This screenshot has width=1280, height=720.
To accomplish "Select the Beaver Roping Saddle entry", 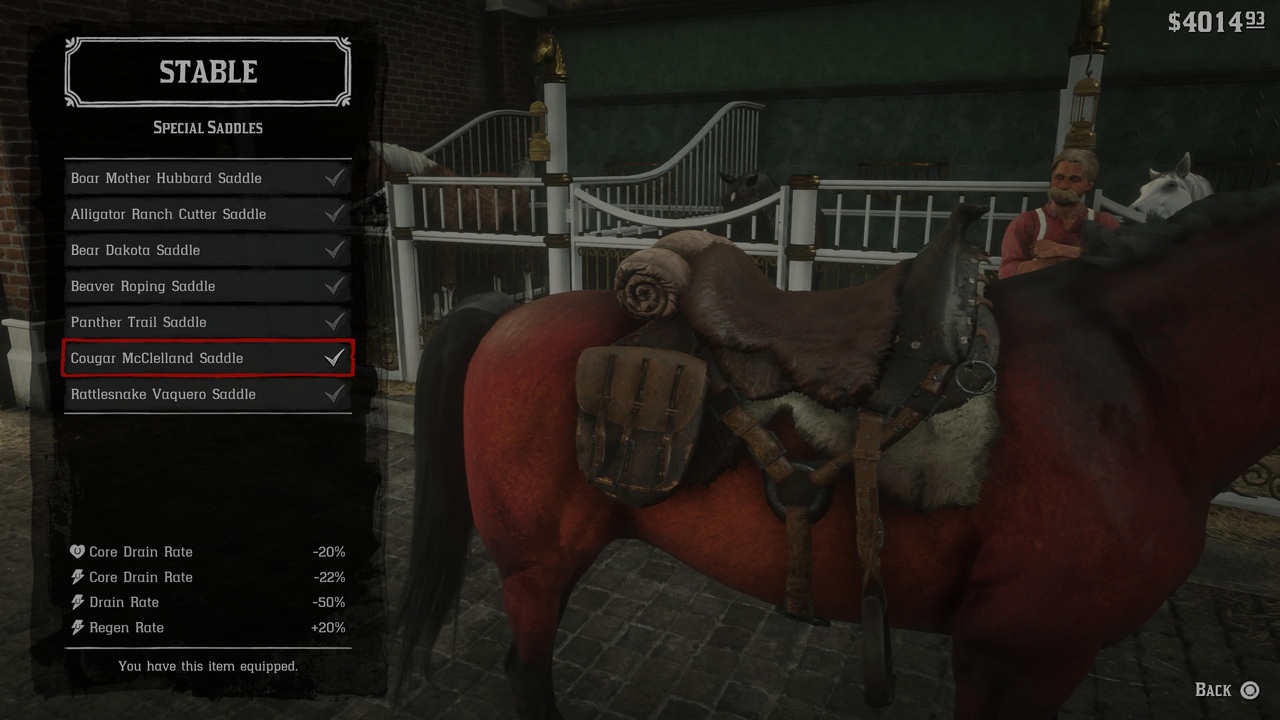I will click(x=180, y=286).
